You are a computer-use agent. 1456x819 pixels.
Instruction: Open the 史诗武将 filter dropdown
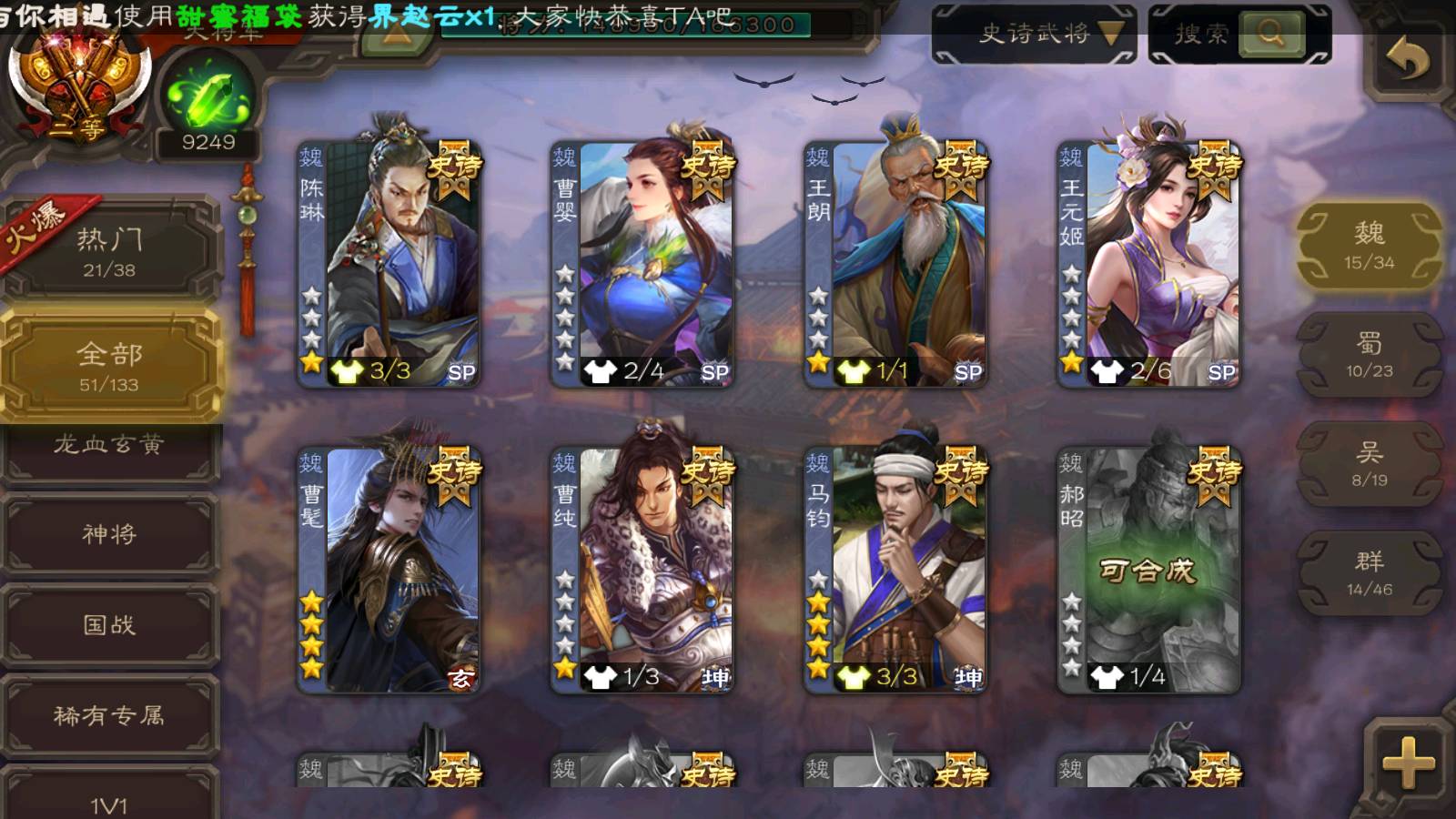pos(1034,35)
